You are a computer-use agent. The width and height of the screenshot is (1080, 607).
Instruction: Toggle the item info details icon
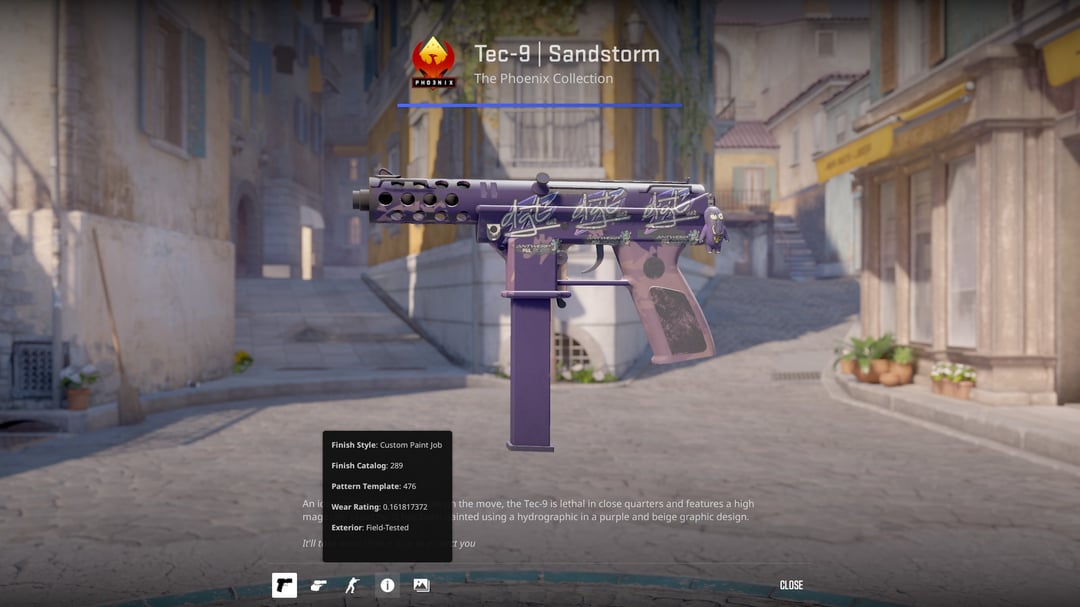click(387, 585)
